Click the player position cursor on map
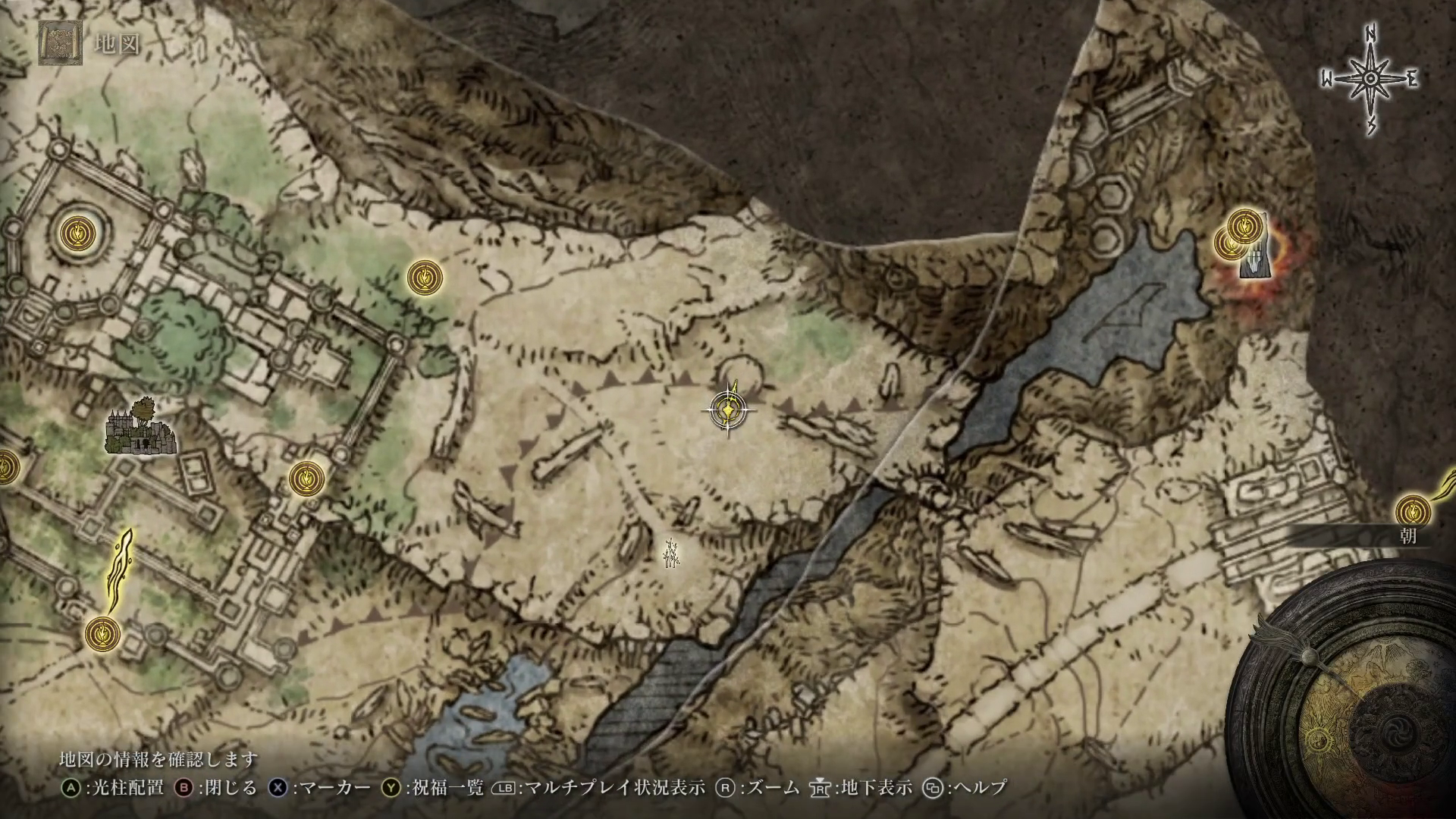This screenshot has height=819, width=1456. [728, 410]
